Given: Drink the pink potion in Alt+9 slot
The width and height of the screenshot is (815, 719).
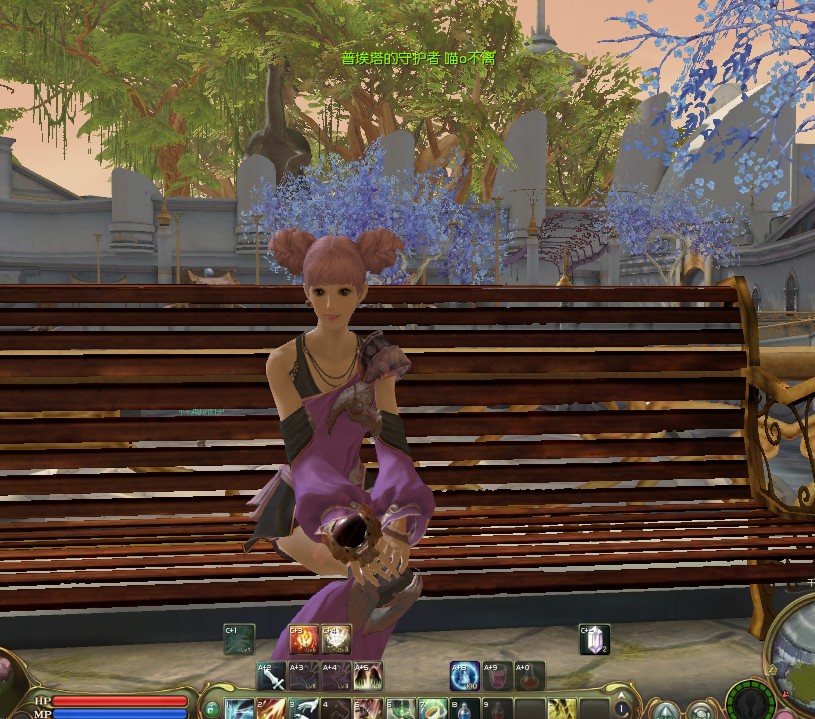Looking at the screenshot, I should tap(497, 677).
